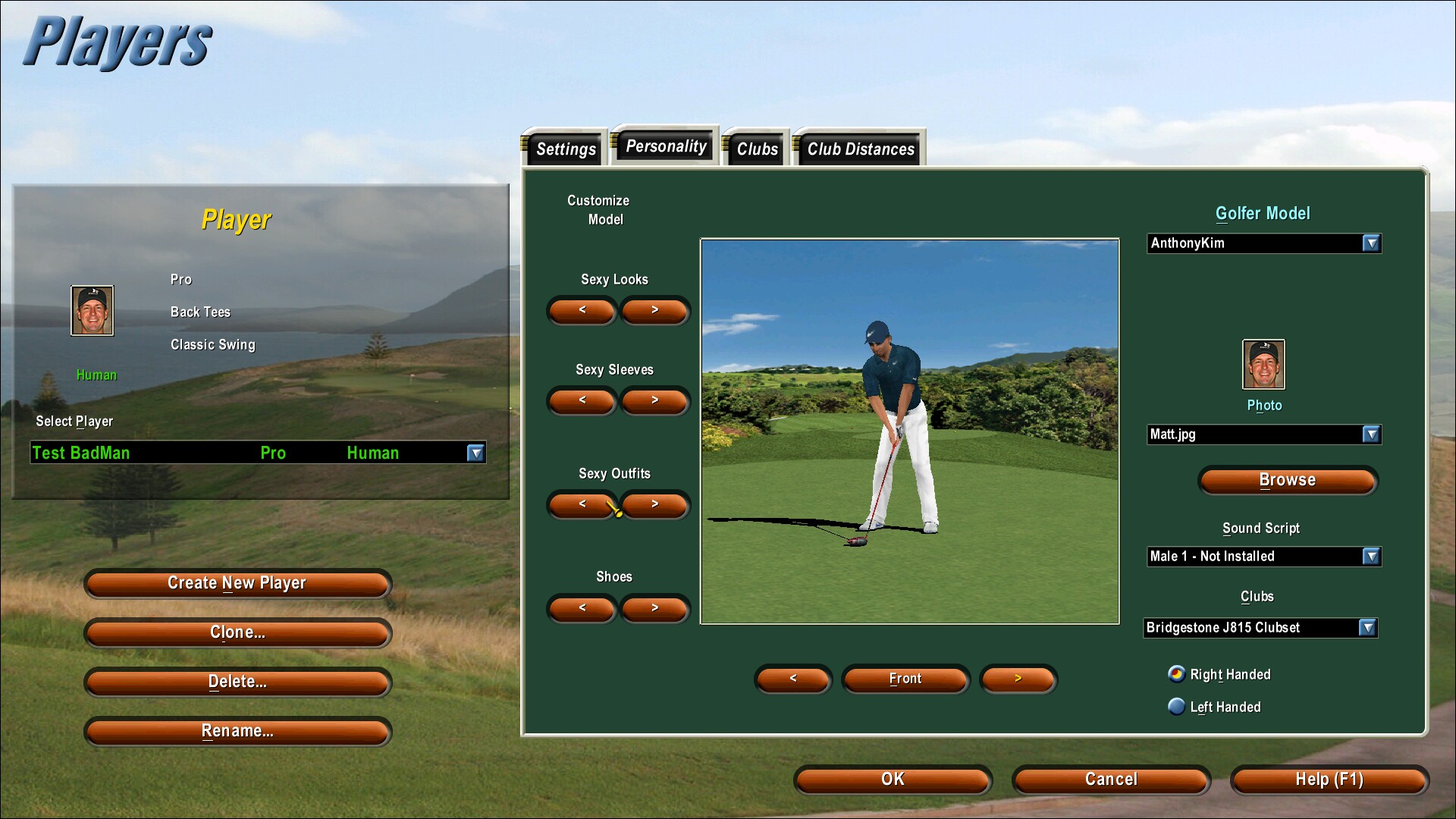
Task: Open the Select Player dropdown
Action: point(475,453)
